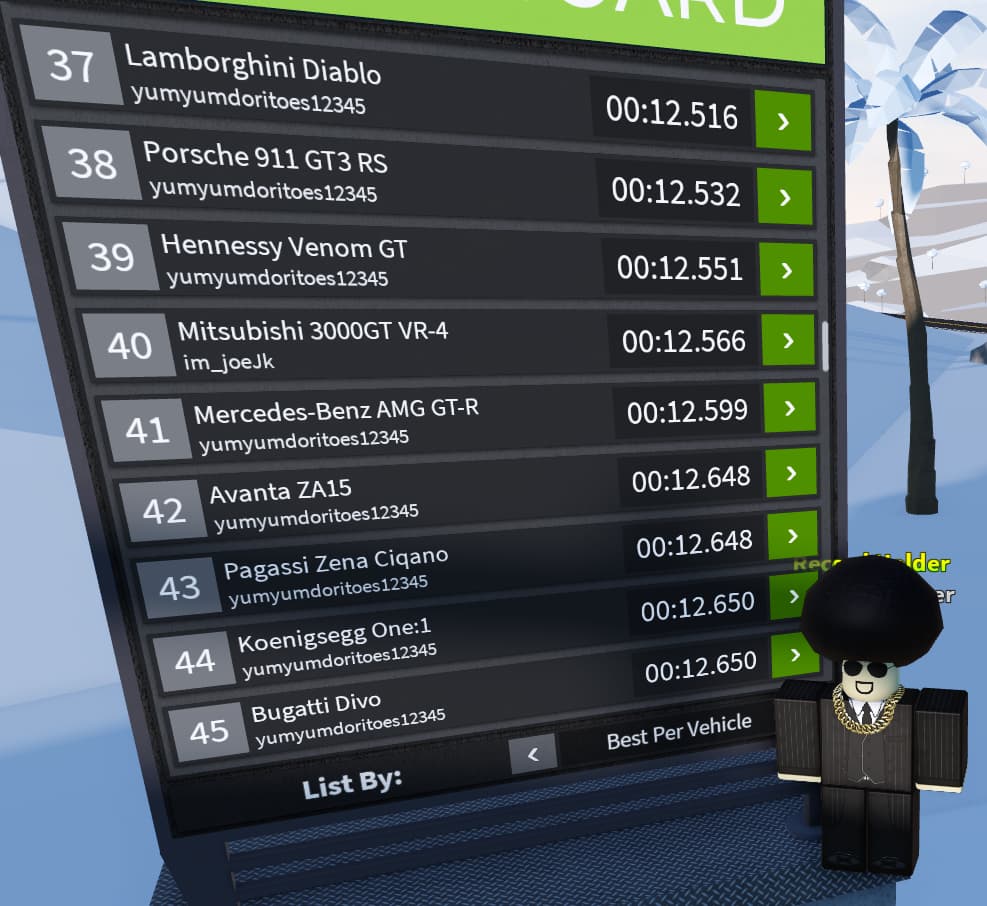987x906 pixels.
Task: Select the rank 40 im_joeJk leaderboard row
Action: click(400, 345)
